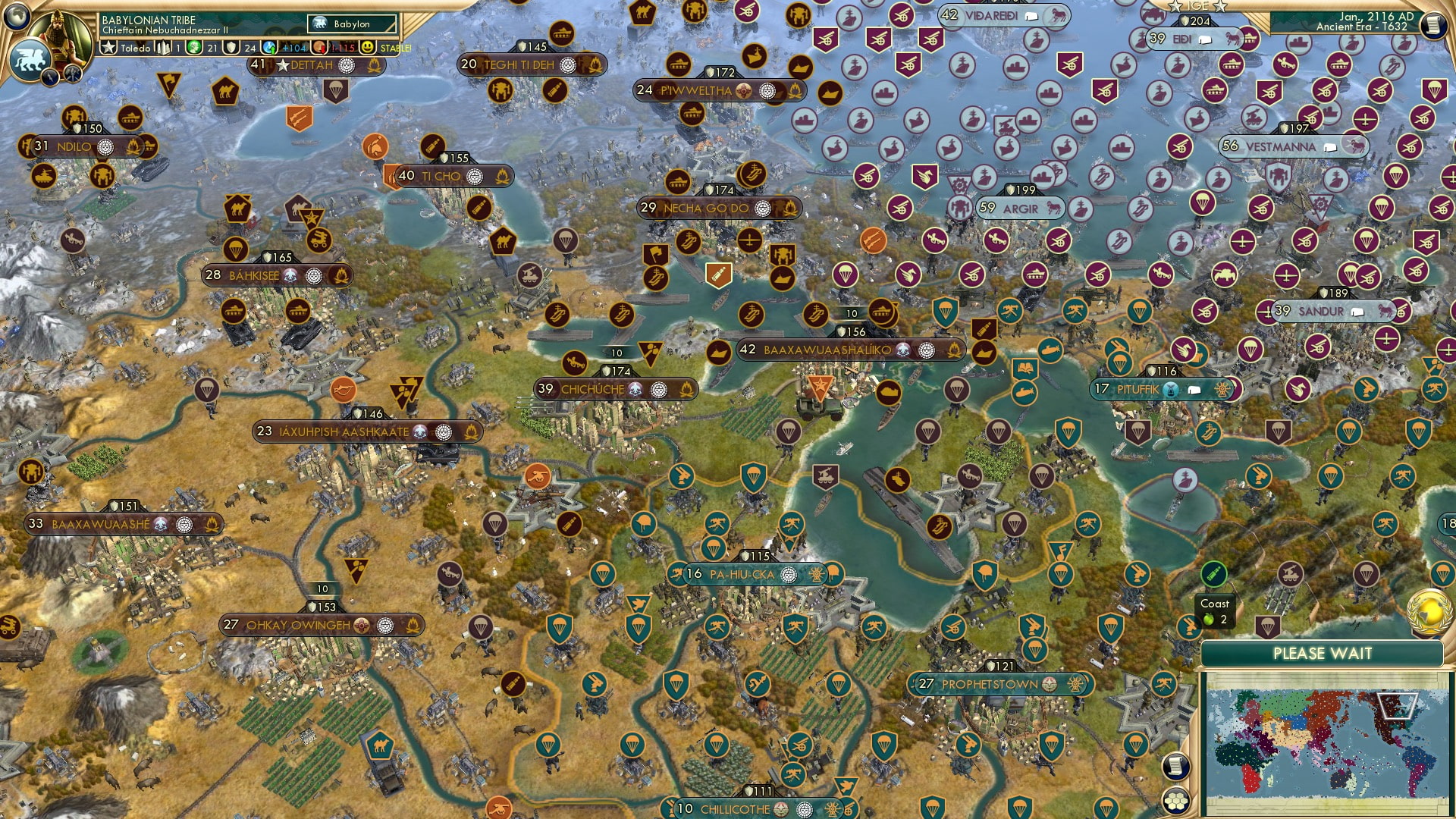Click the blue science arrow showing +104
The height and width of the screenshot is (819, 1456).
pos(279,47)
